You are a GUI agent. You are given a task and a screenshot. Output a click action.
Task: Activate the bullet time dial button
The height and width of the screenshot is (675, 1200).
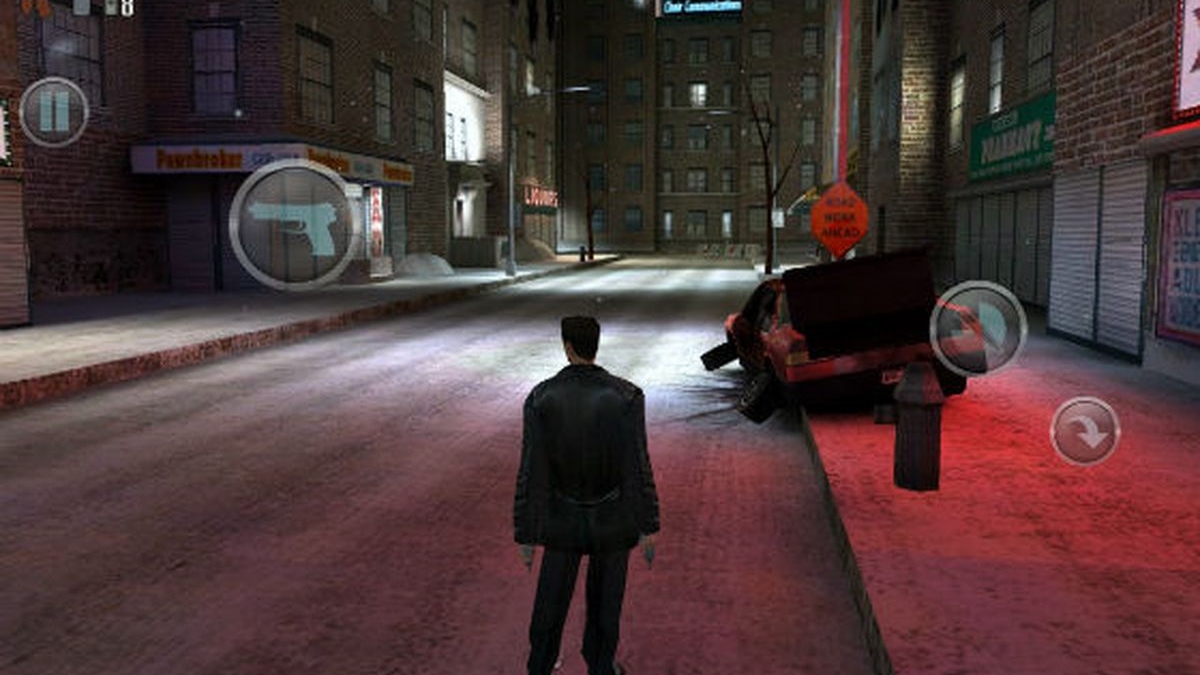978,329
